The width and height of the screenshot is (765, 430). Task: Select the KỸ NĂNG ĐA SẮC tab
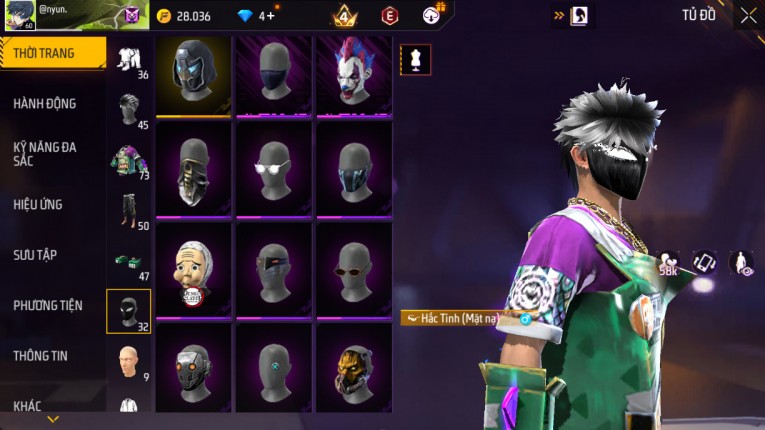click(45, 153)
